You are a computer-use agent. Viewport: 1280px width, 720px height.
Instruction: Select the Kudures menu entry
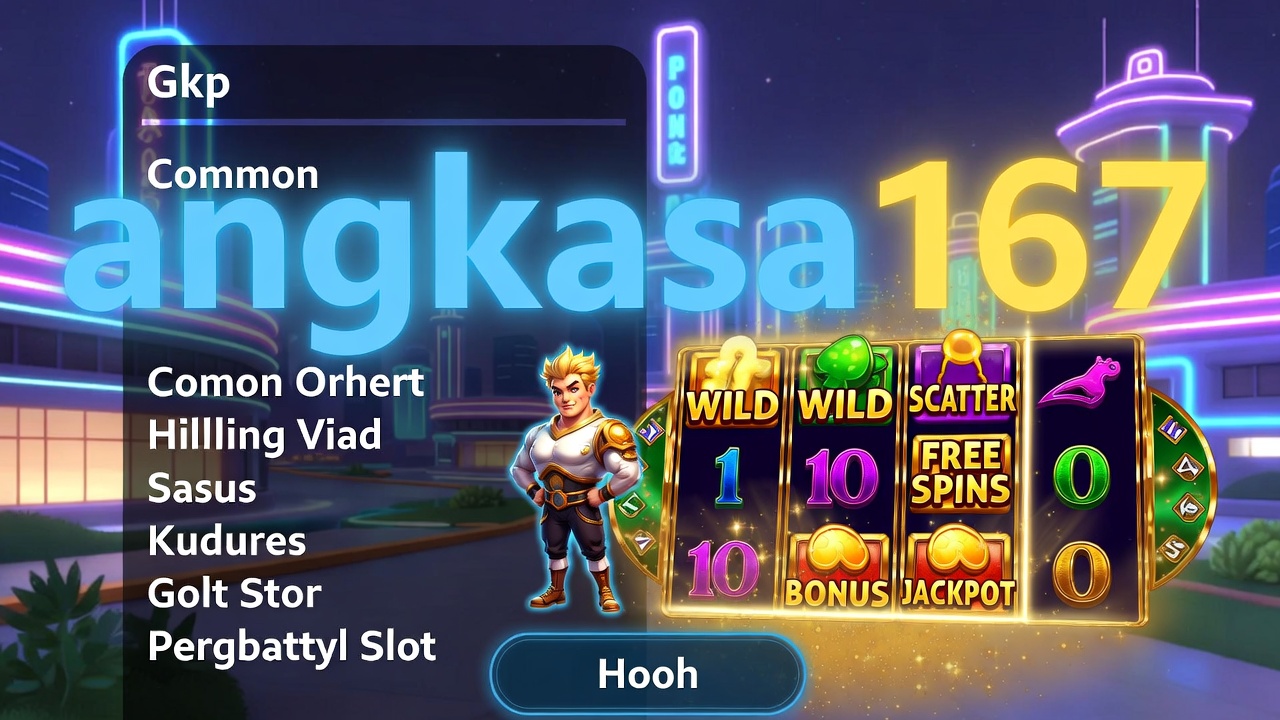(227, 541)
